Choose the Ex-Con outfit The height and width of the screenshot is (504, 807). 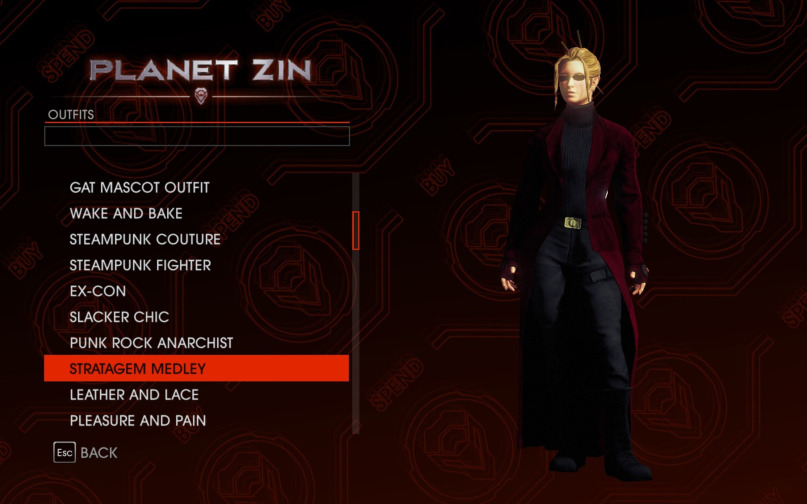98,291
